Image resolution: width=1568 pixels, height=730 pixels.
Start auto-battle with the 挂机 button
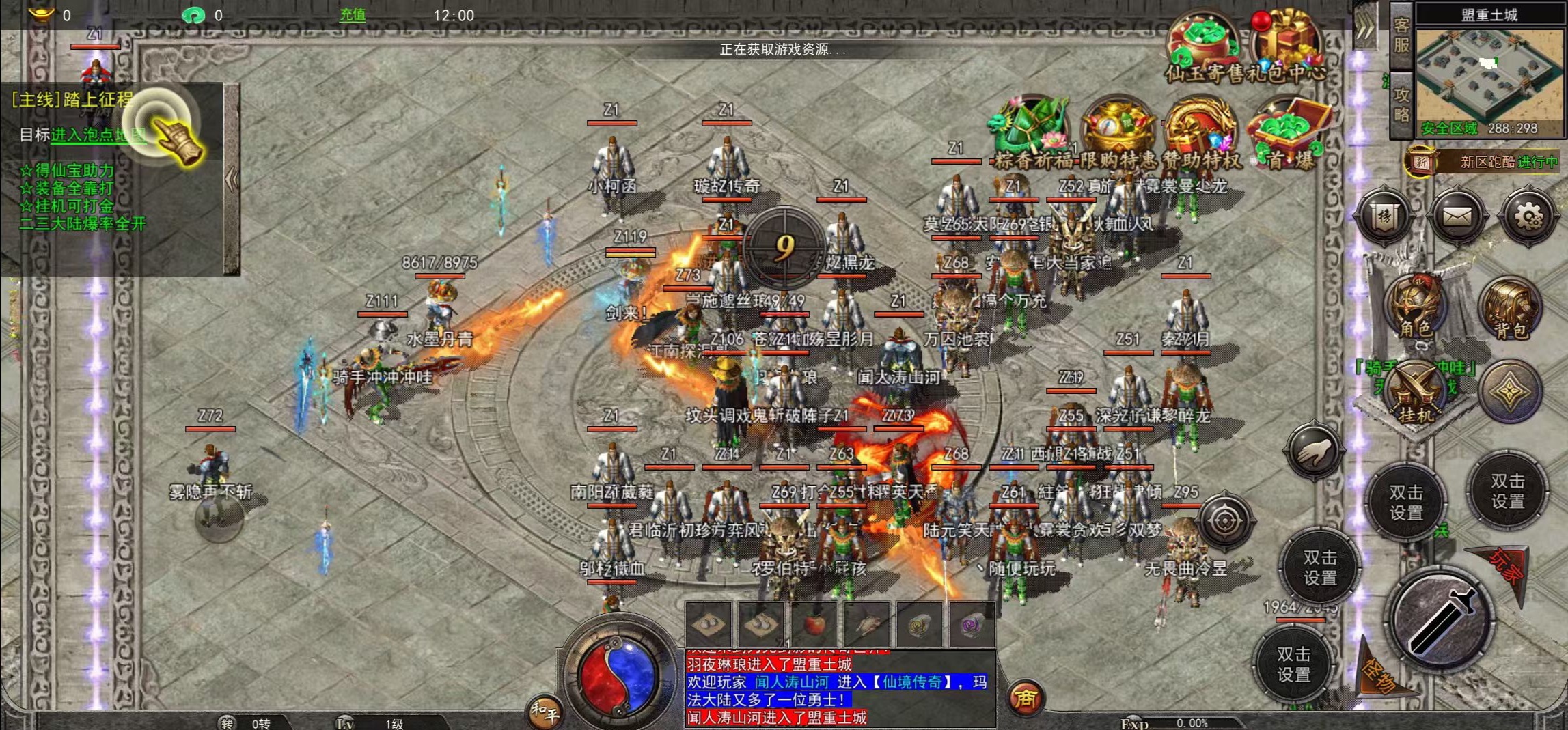tap(1416, 393)
